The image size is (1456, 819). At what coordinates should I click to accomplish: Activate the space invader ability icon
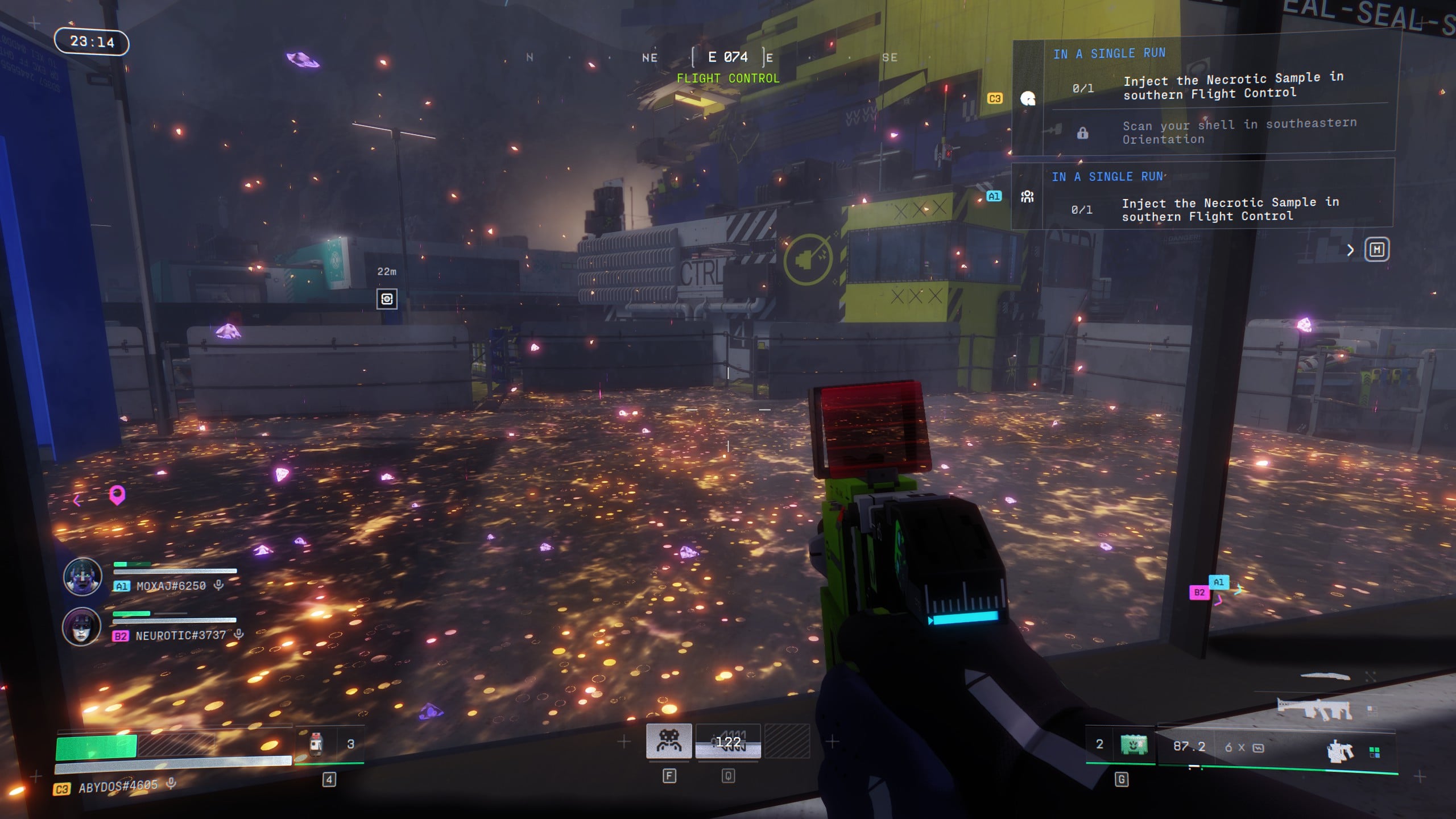tap(669, 741)
